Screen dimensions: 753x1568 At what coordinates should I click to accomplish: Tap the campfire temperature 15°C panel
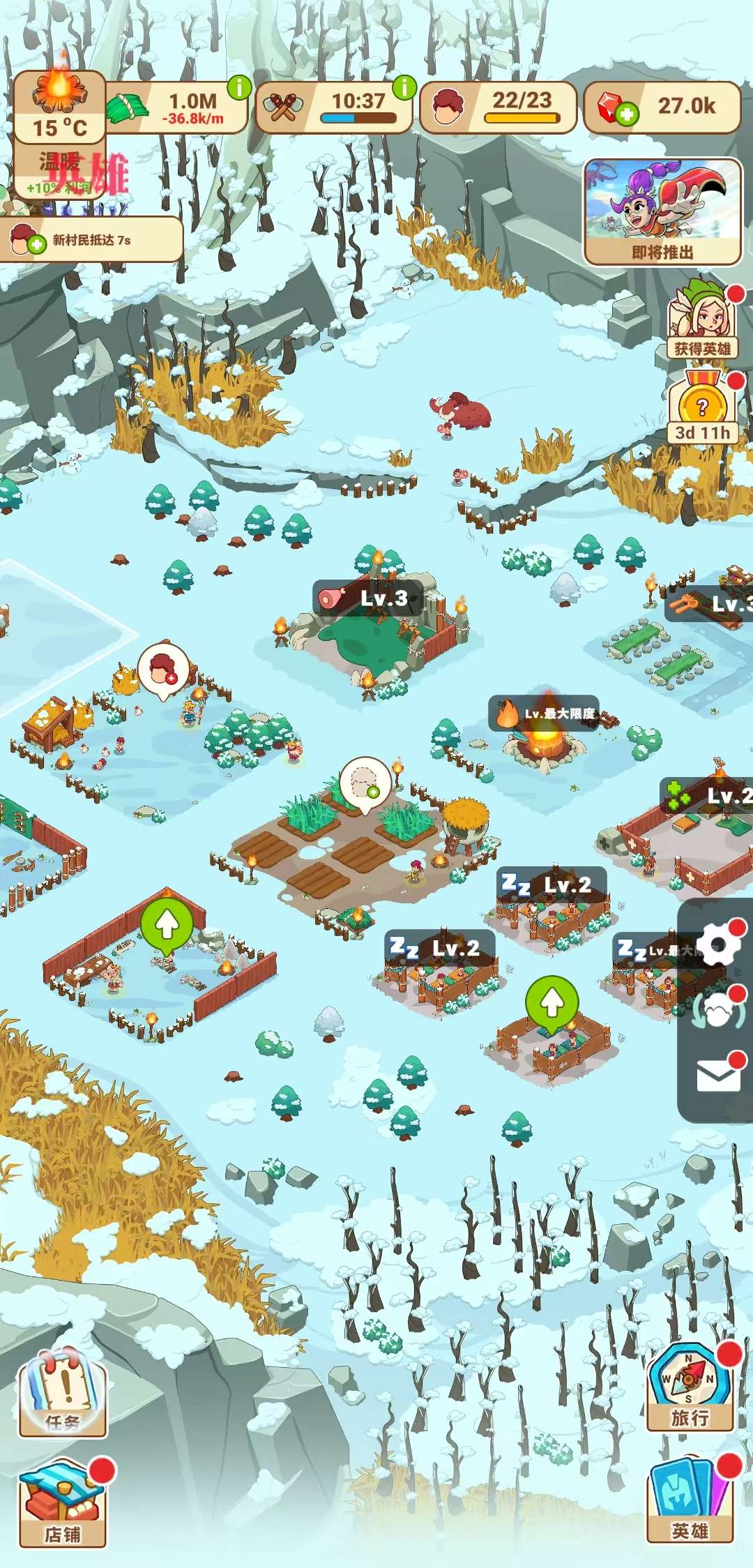(x=60, y=107)
